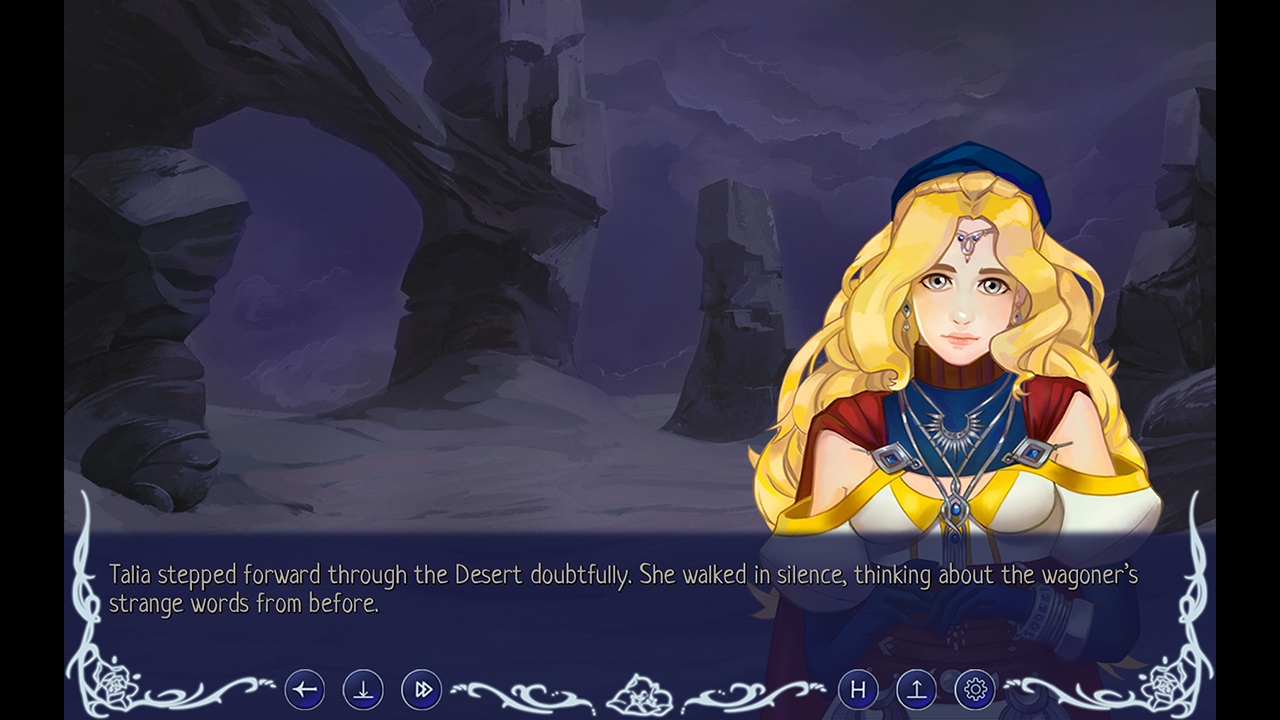Click the dialogue box to advance the story
The image size is (1280, 720).
(x=450, y=590)
